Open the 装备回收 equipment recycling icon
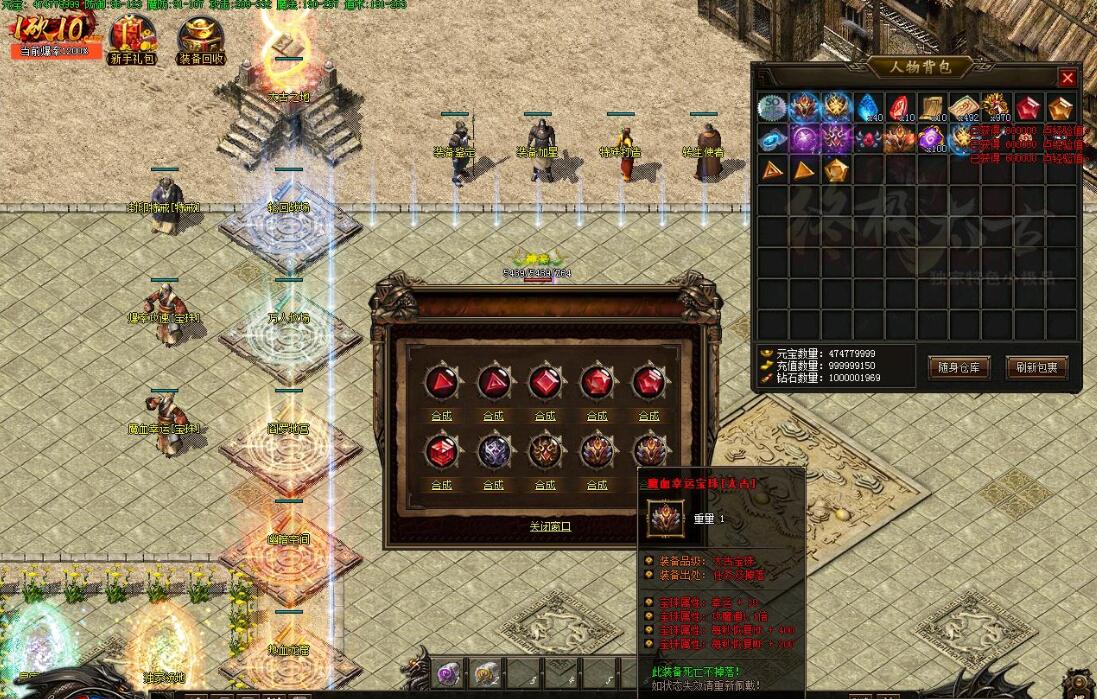Image resolution: width=1097 pixels, height=699 pixels. coord(201,40)
